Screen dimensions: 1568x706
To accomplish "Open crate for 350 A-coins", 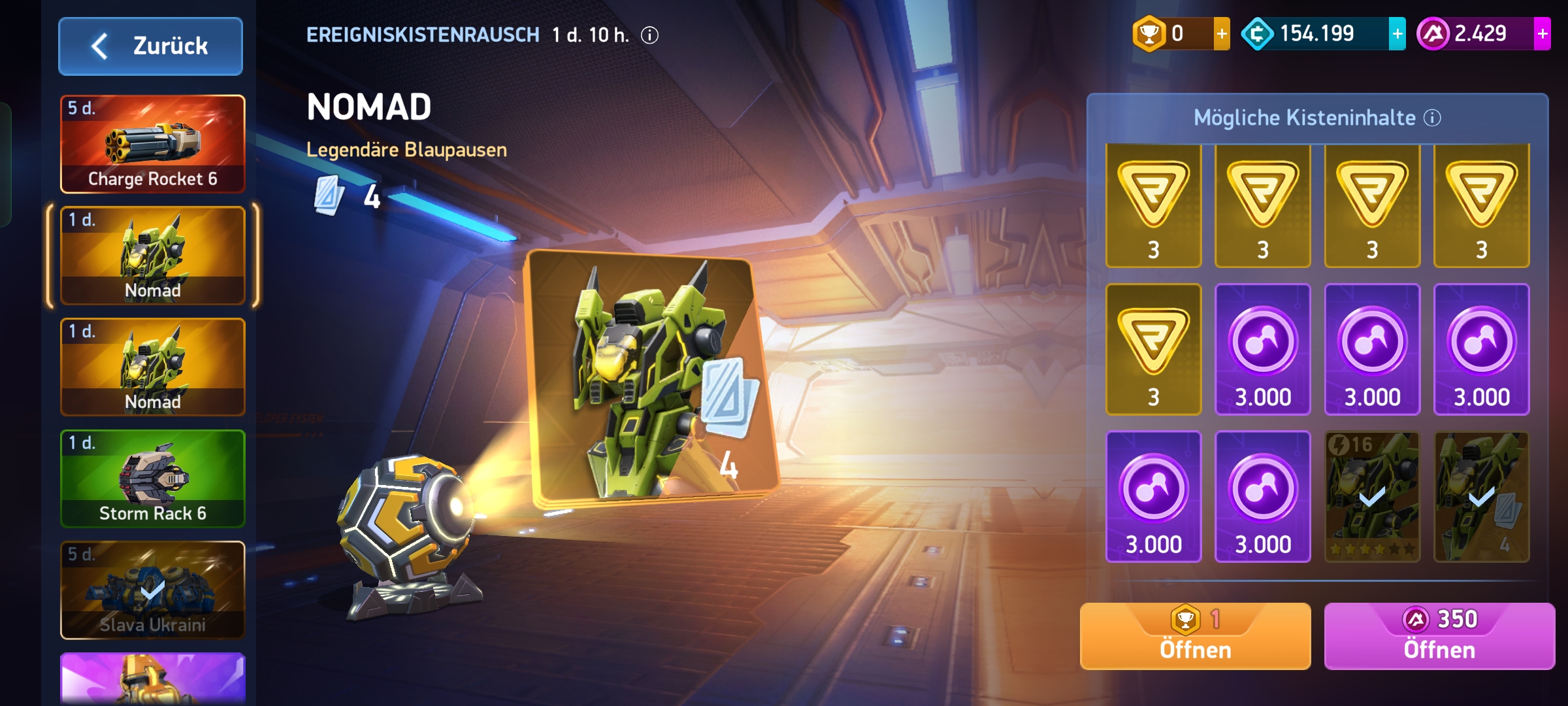I will pyautogui.click(x=1439, y=636).
